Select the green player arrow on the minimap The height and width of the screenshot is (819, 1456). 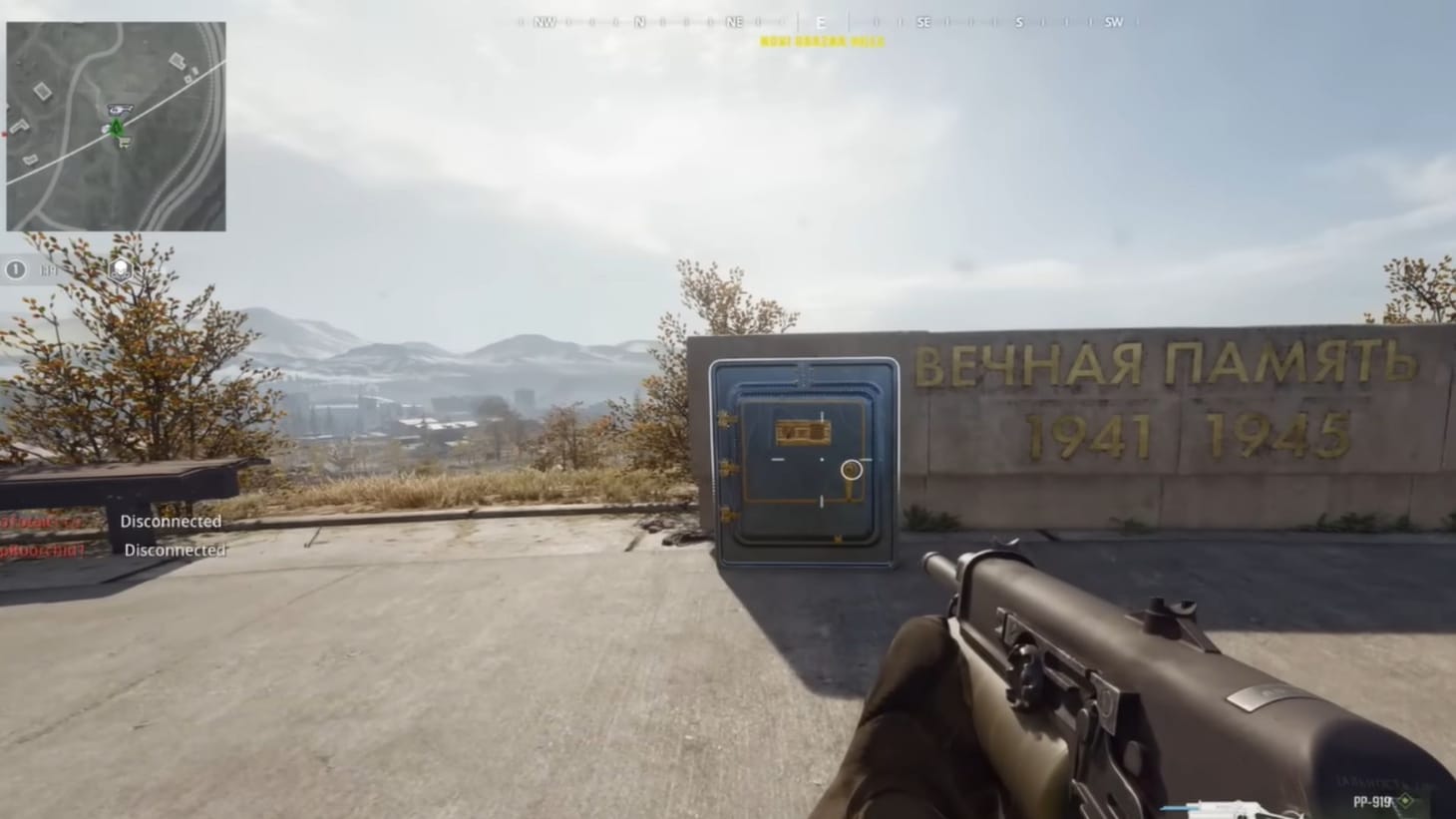(116, 129)
